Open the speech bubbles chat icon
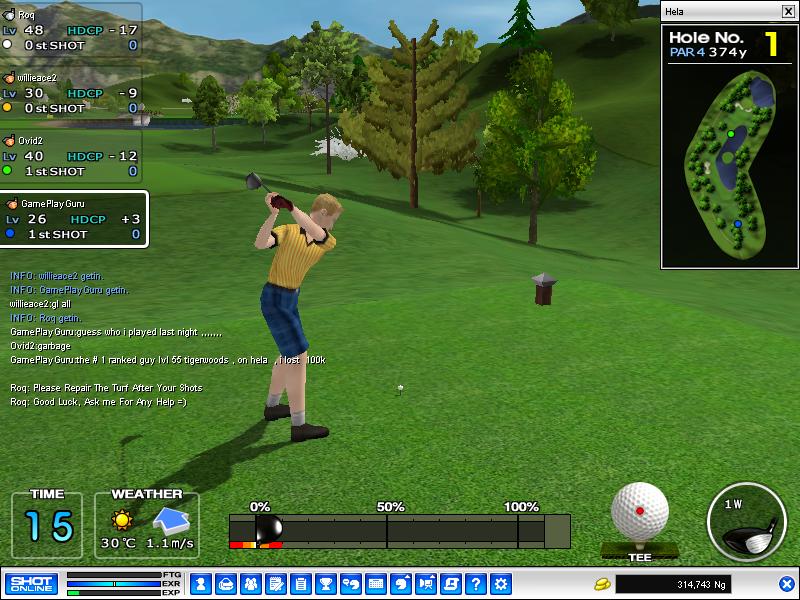This screenshot has height=600, width=800. click(351, 583)
